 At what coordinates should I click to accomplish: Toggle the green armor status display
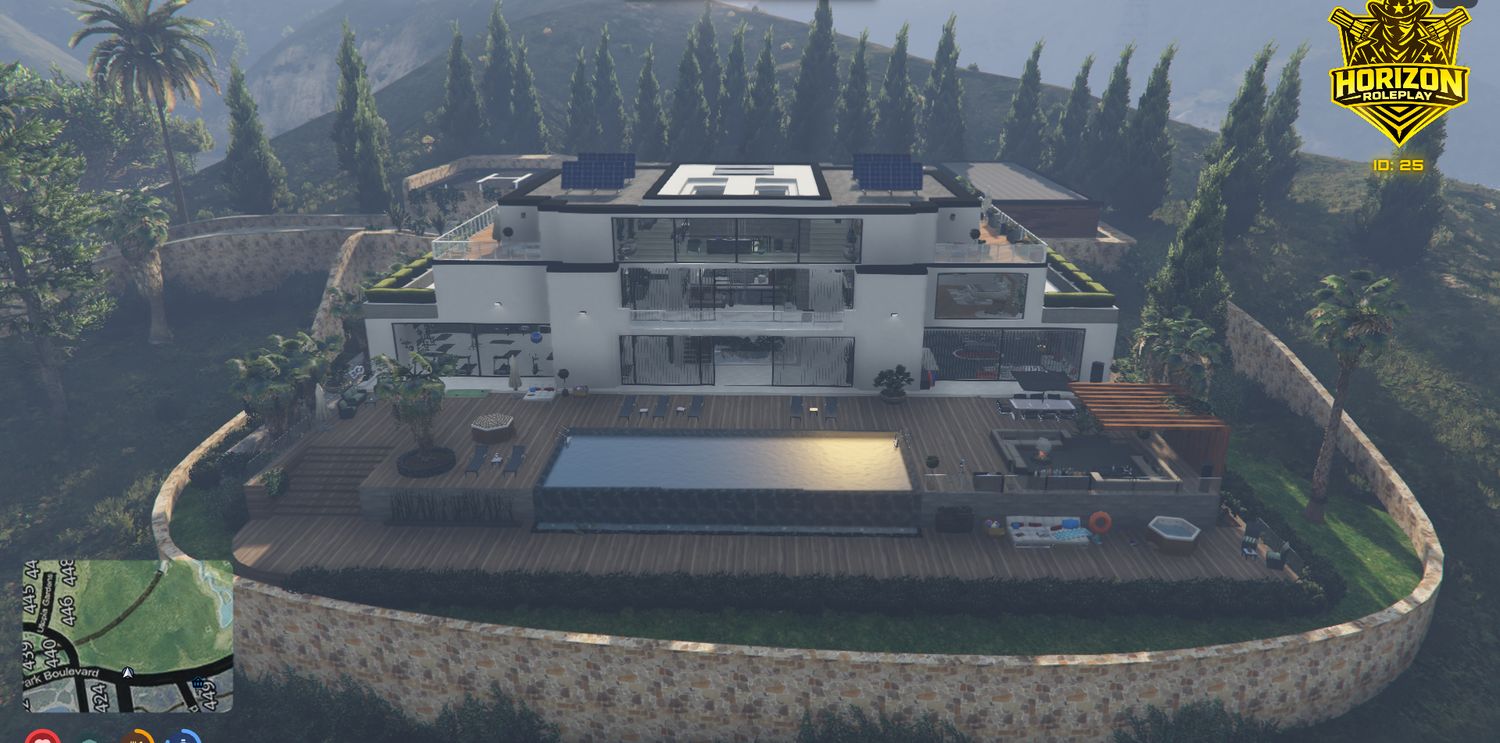[x=90, y=740]
